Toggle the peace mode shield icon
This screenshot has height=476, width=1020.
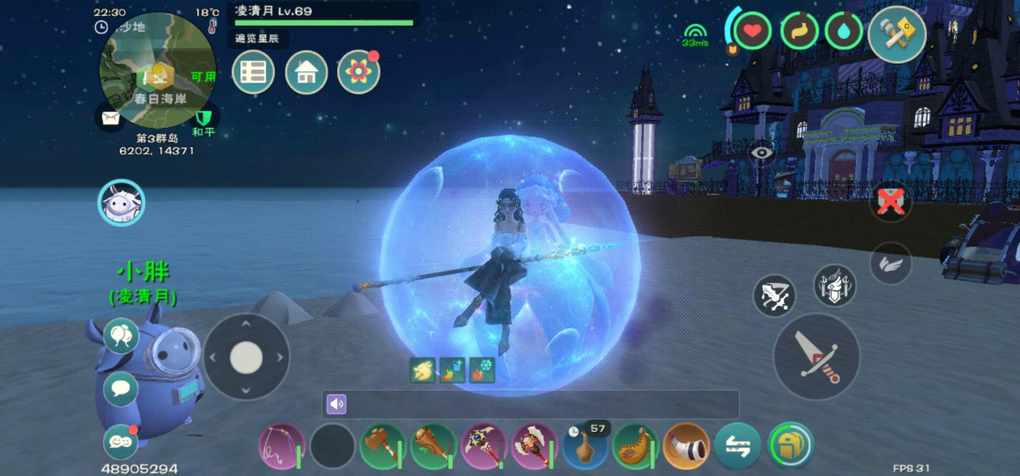coord(204,118)
